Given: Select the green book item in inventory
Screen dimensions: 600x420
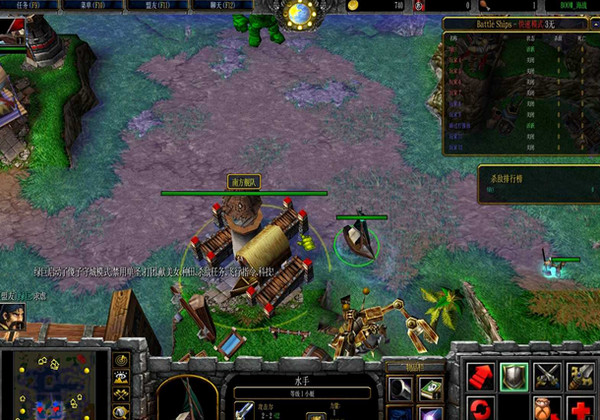Looking at the screenshot, I should pyautogui.click(x=431, y=388).
